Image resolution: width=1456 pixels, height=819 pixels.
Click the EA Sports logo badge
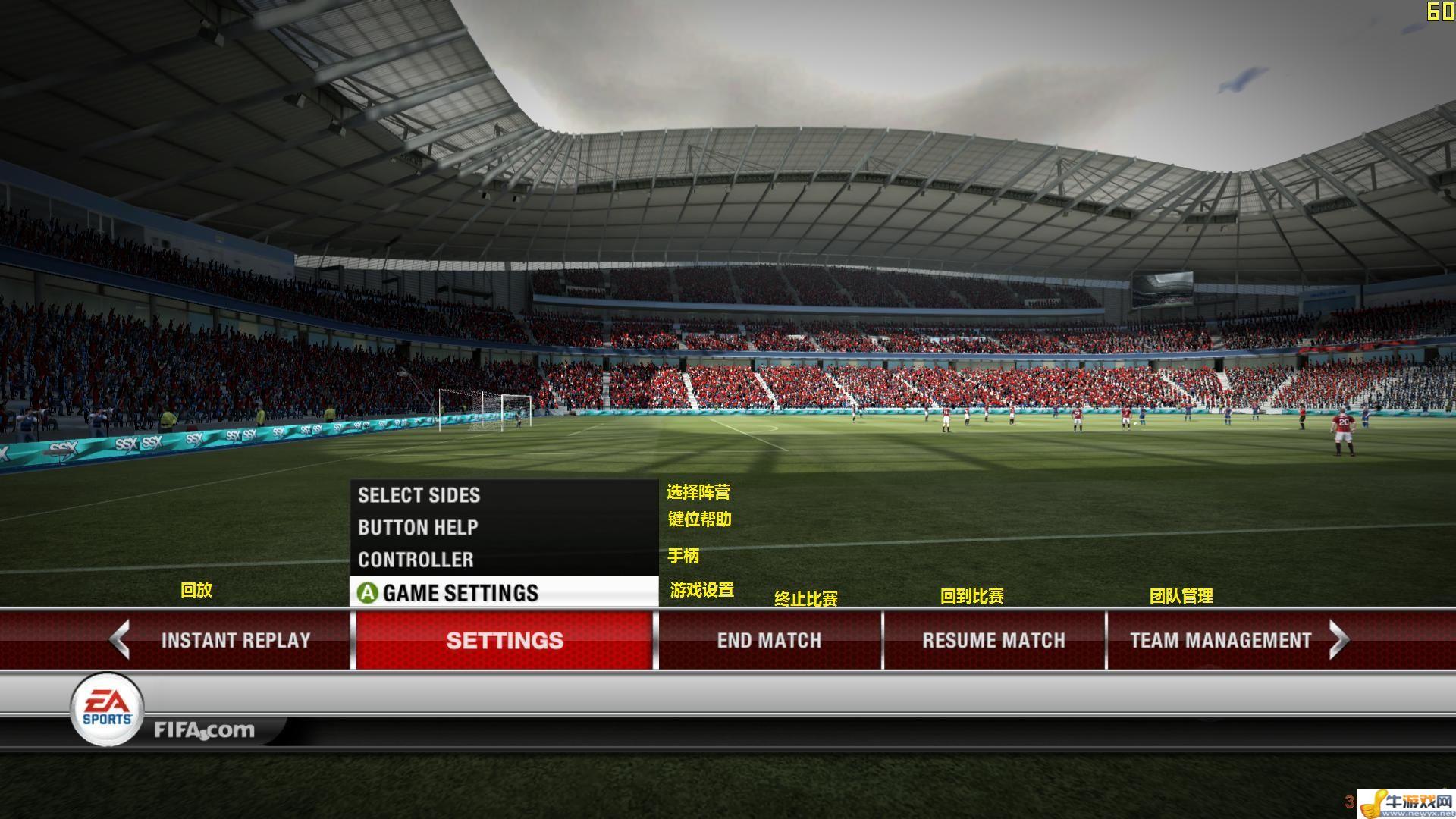point(107,710)
